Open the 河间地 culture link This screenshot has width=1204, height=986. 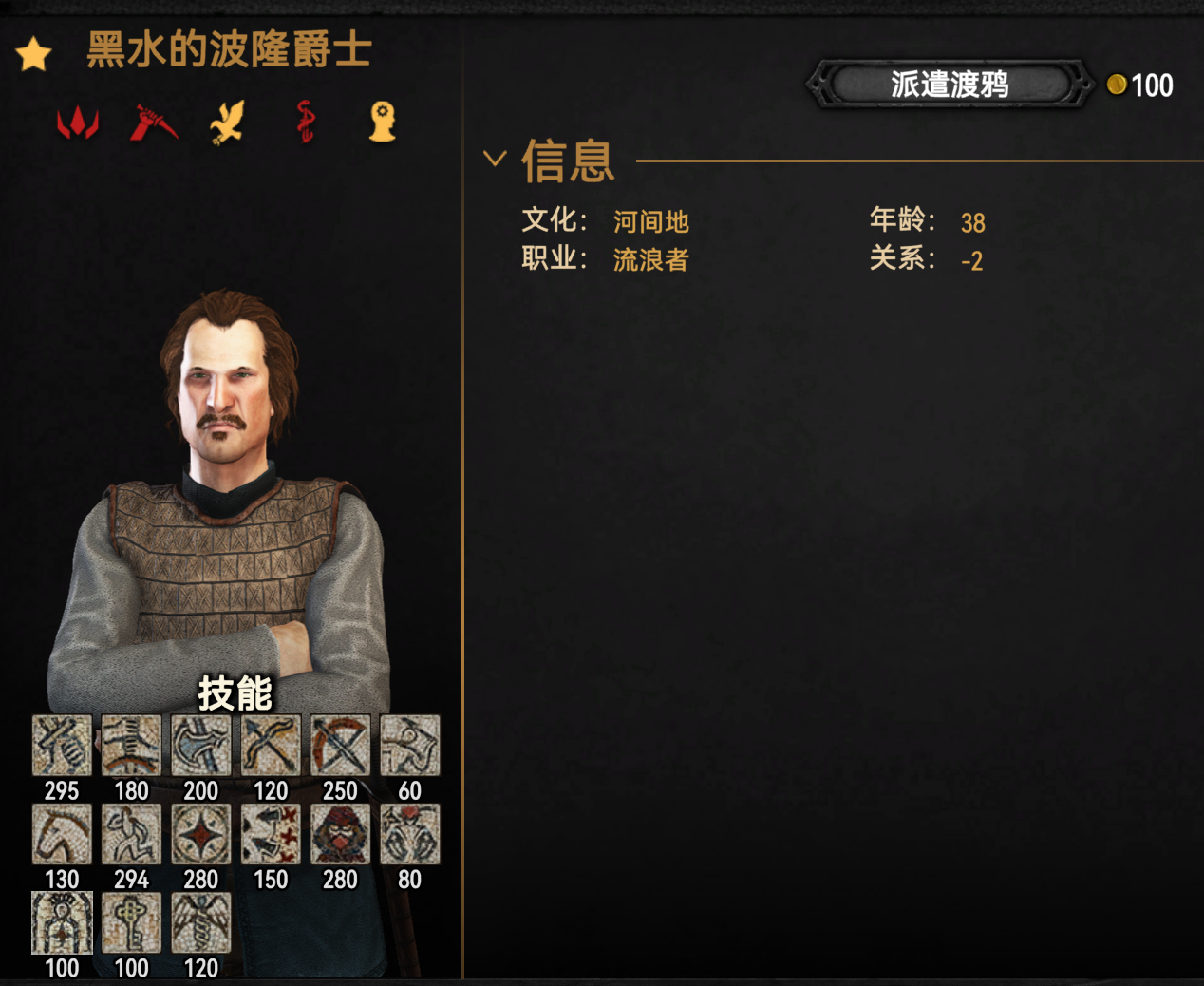tap(650, 222)
